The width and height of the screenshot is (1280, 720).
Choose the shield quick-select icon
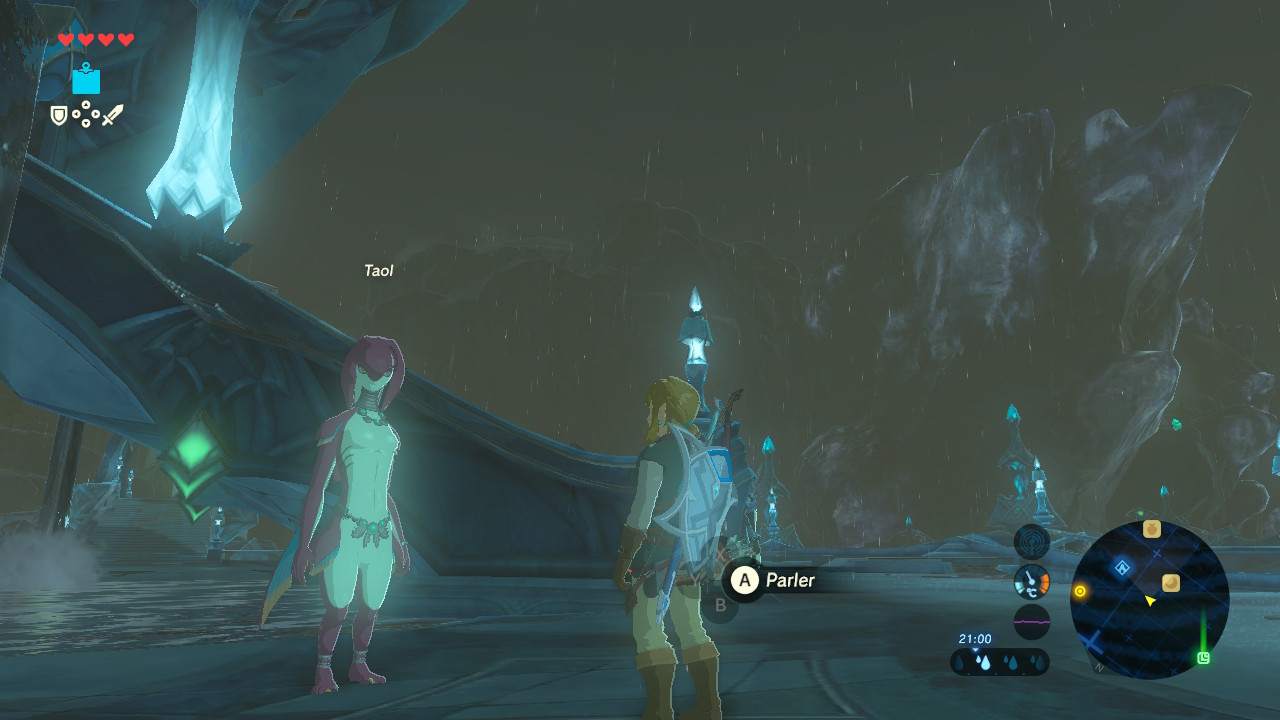tap(59, 116)
